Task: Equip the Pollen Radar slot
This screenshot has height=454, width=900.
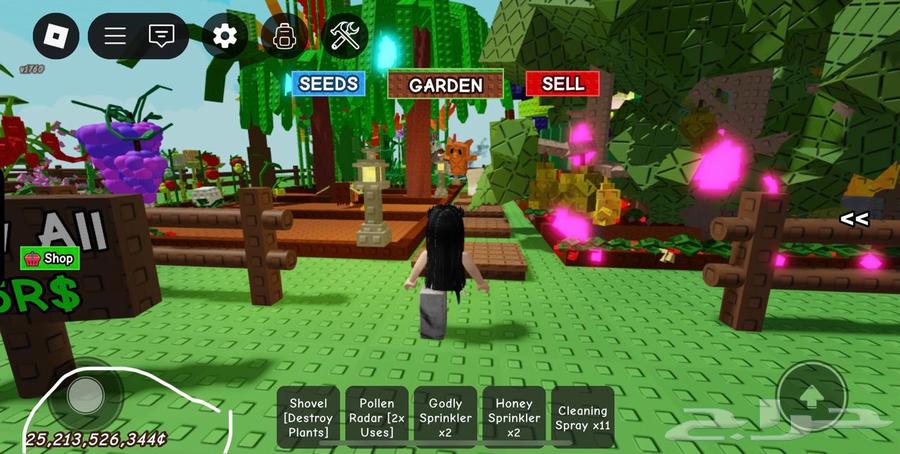Action: pyautogui.click(x=376, y=417)
